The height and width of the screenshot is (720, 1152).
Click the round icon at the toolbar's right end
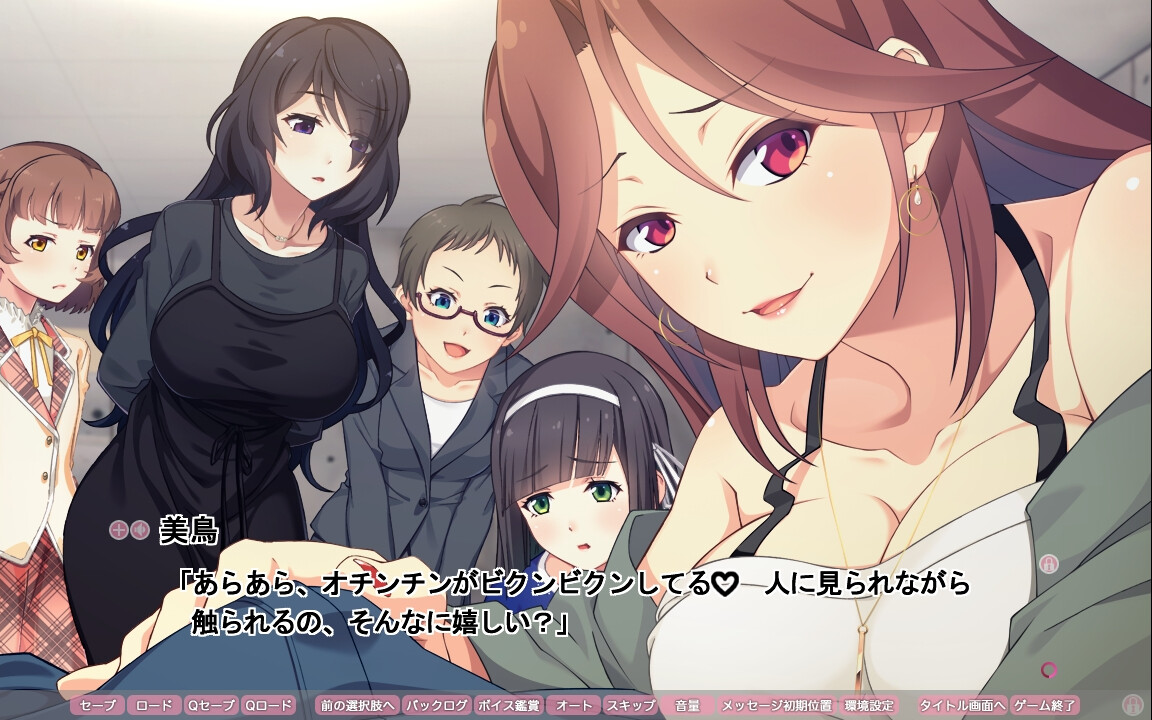click(x=1133, y=703)
